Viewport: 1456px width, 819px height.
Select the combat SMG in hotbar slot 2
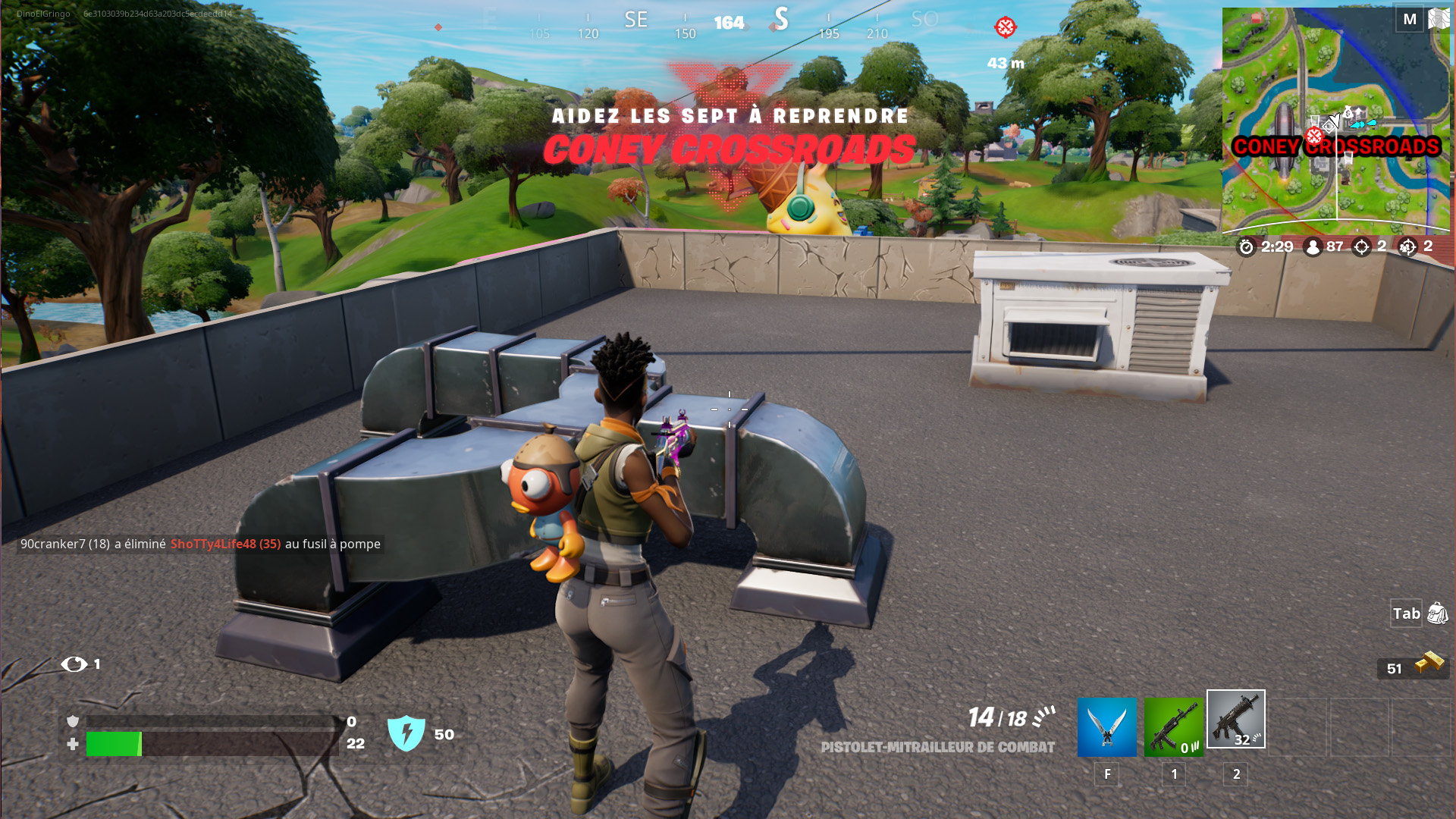(x=1235, y=720)
